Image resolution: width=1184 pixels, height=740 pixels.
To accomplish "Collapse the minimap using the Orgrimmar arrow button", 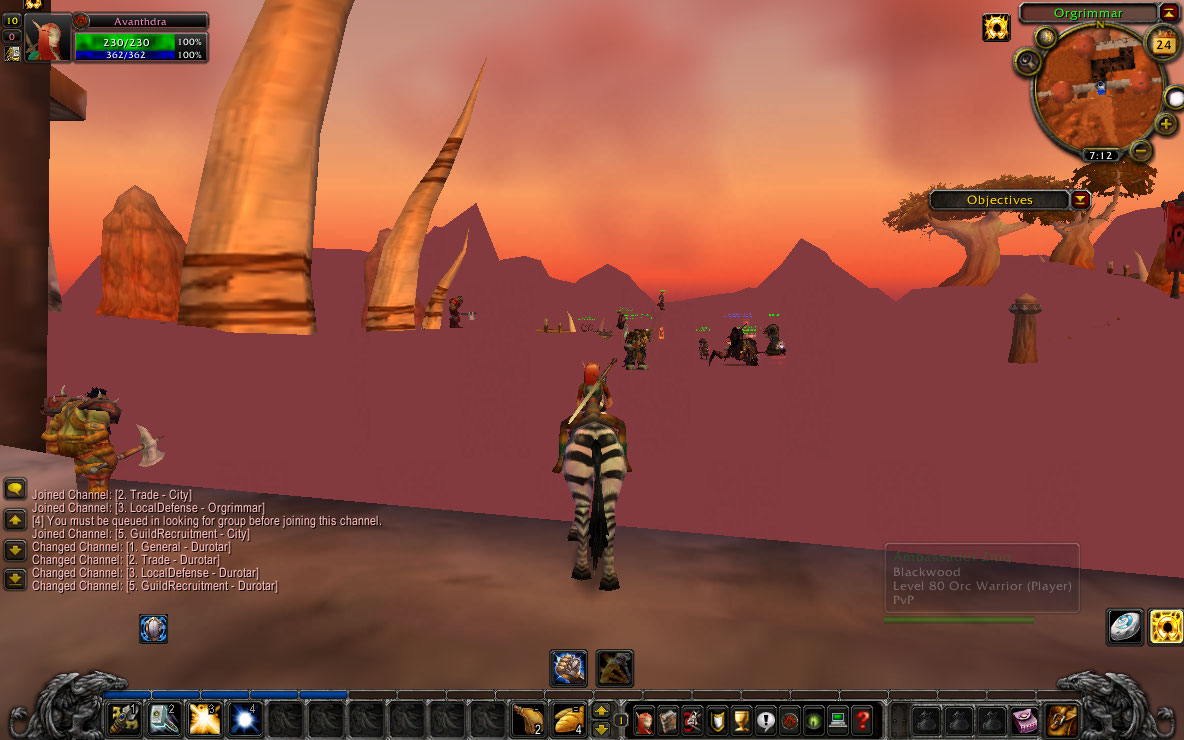I will (x=1168, y=13).
